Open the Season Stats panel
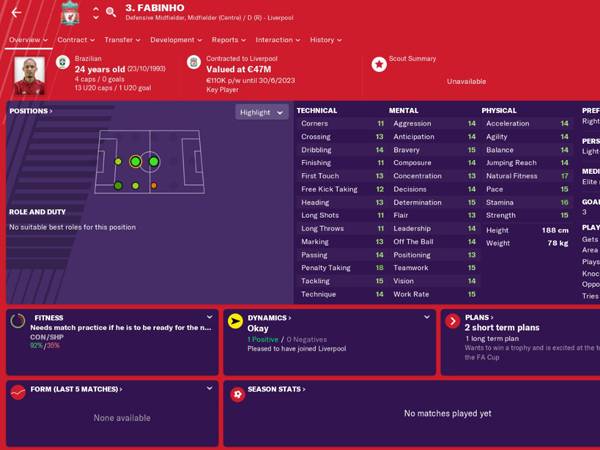This screenshot has width=600, height=450. 278,391
